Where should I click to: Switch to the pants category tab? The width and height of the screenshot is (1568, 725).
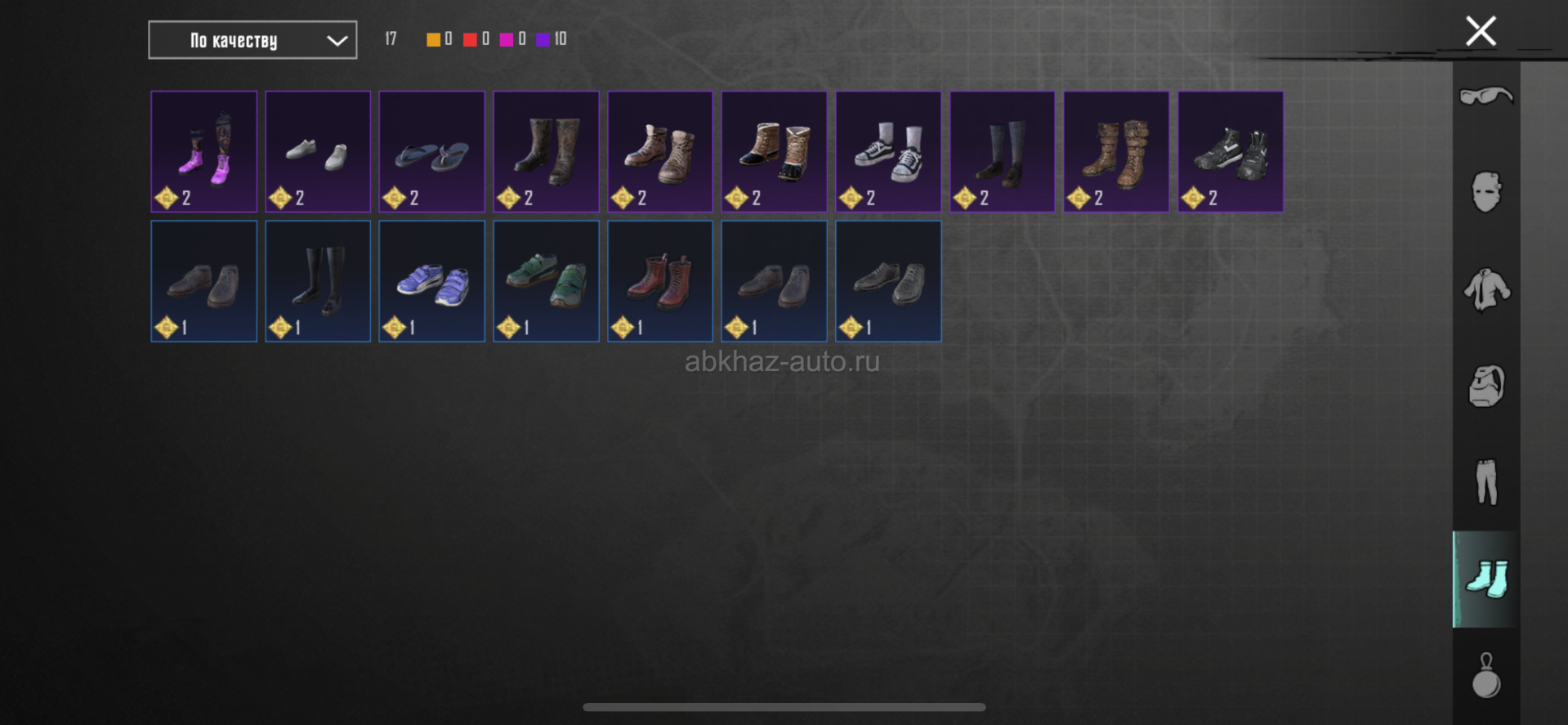point(1485,482)
